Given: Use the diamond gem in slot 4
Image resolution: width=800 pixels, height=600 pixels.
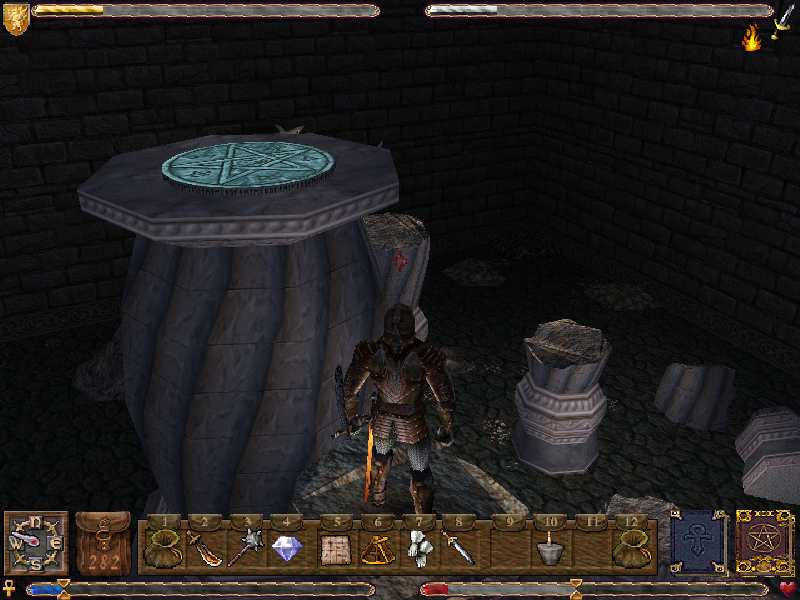Looking at the screenshot, I should [x=288, y=548].
